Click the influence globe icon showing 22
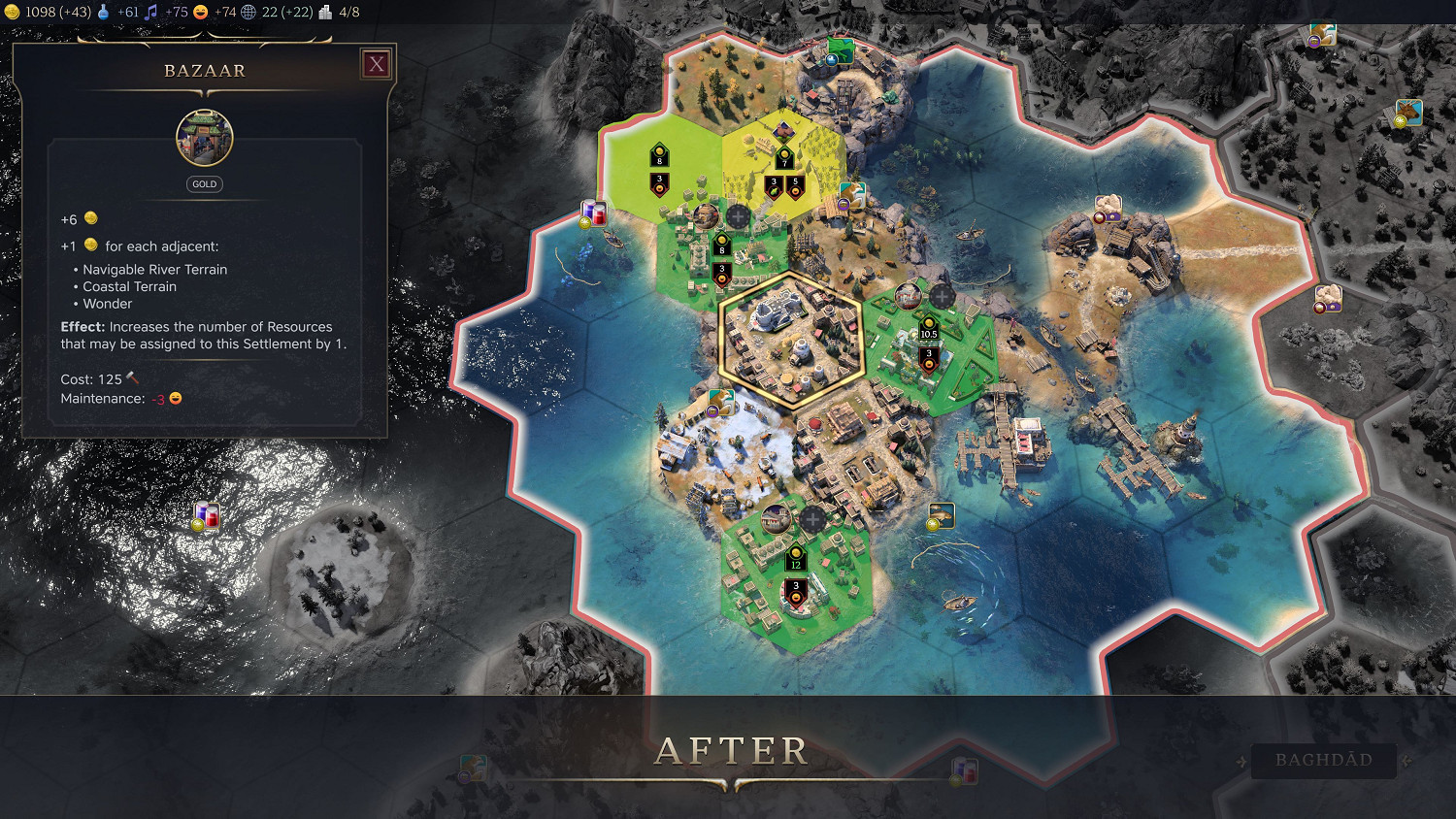This screenshot has width=1456, height=819. [x=248, y=13]
